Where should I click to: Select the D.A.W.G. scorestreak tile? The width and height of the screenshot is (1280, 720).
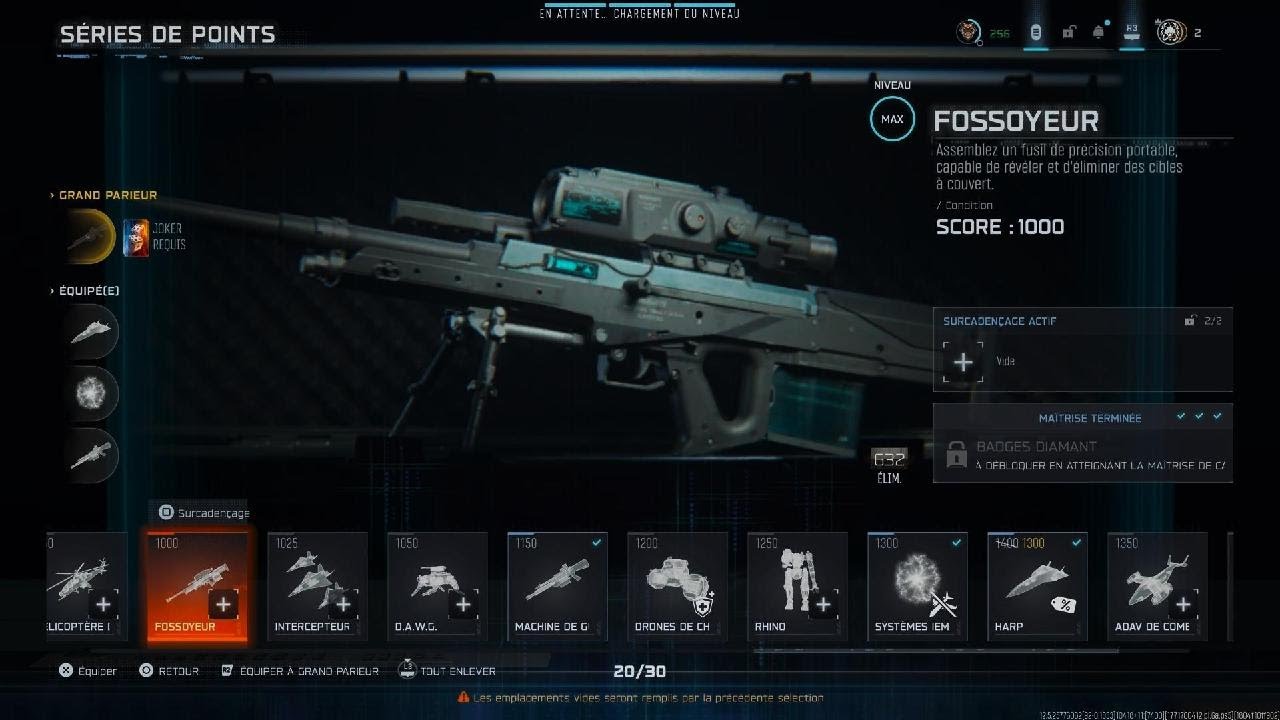tap(437, 586)
